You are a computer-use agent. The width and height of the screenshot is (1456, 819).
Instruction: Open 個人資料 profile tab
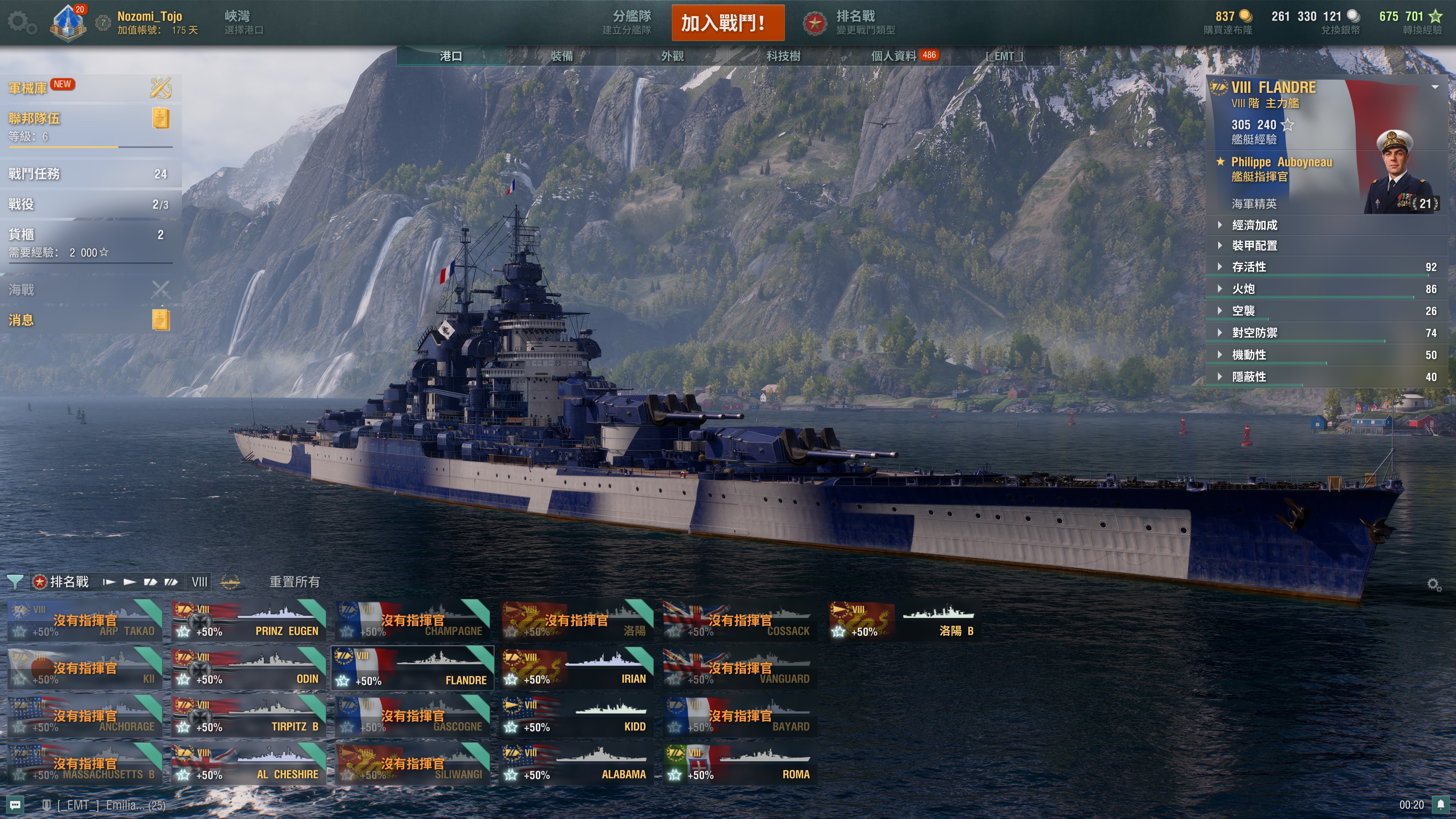click(894, 56)
